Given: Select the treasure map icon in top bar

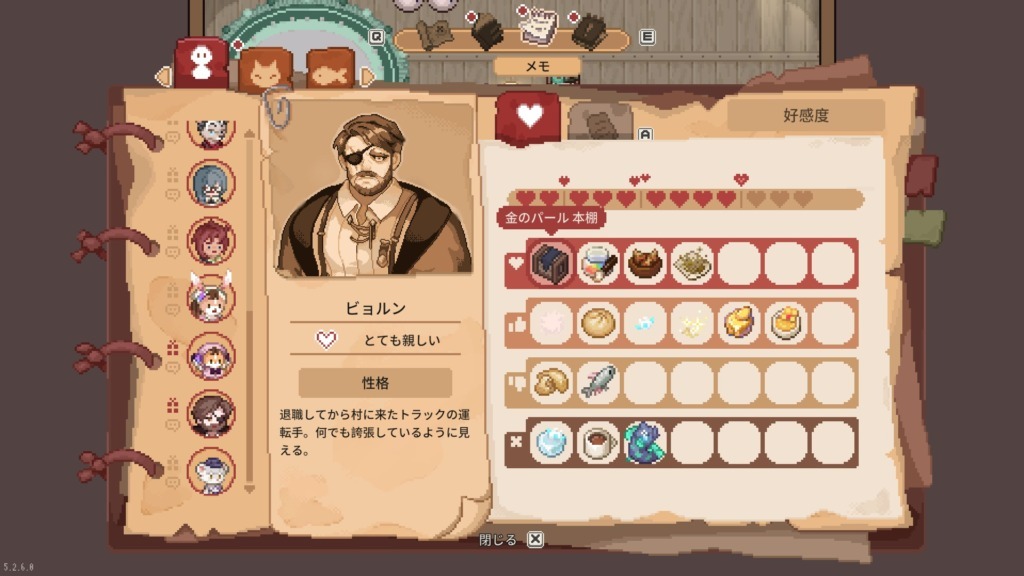Looking at the screenshot, I should [x=435, y=31].
